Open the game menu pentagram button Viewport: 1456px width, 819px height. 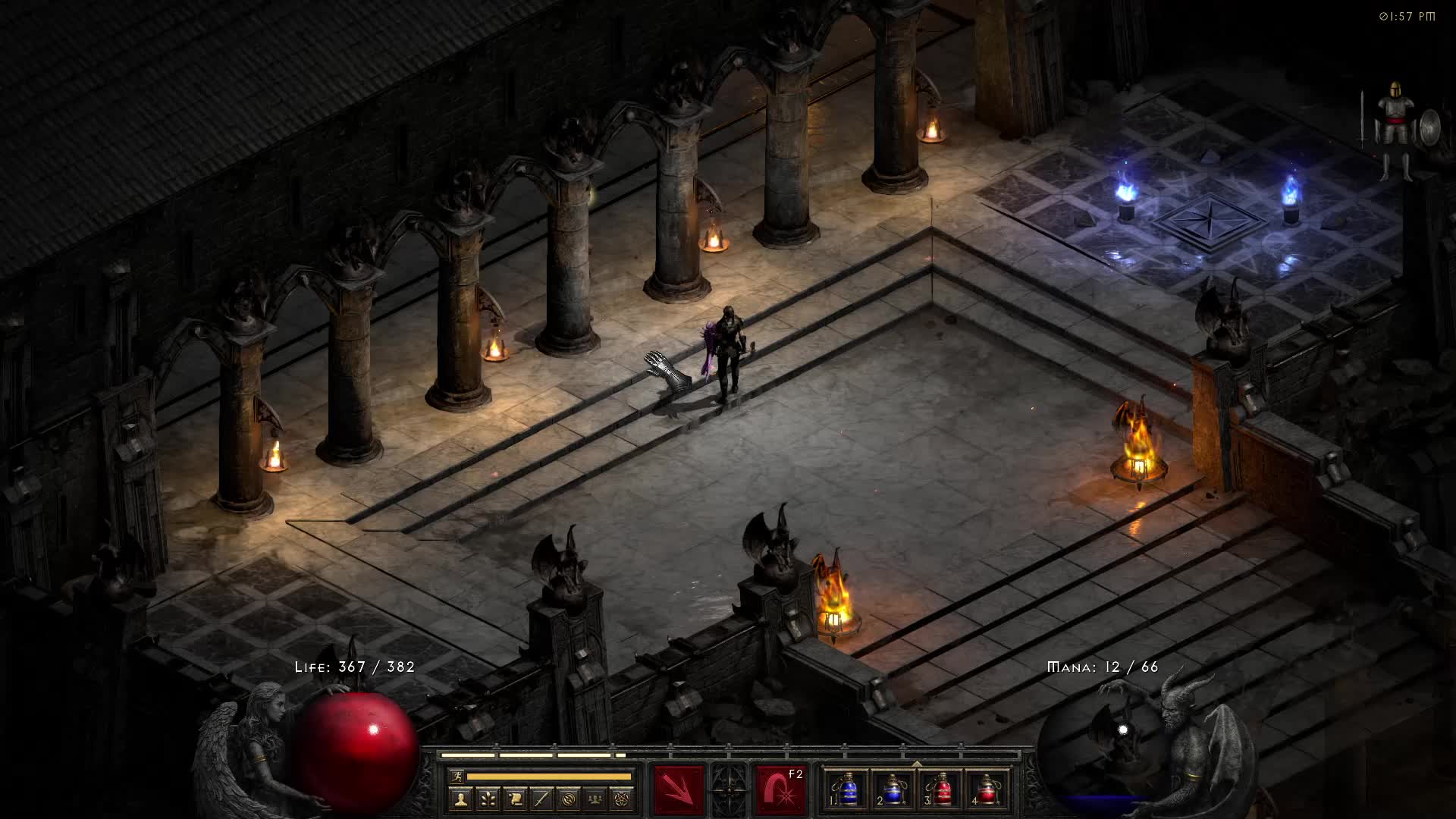tap(623, 799)
